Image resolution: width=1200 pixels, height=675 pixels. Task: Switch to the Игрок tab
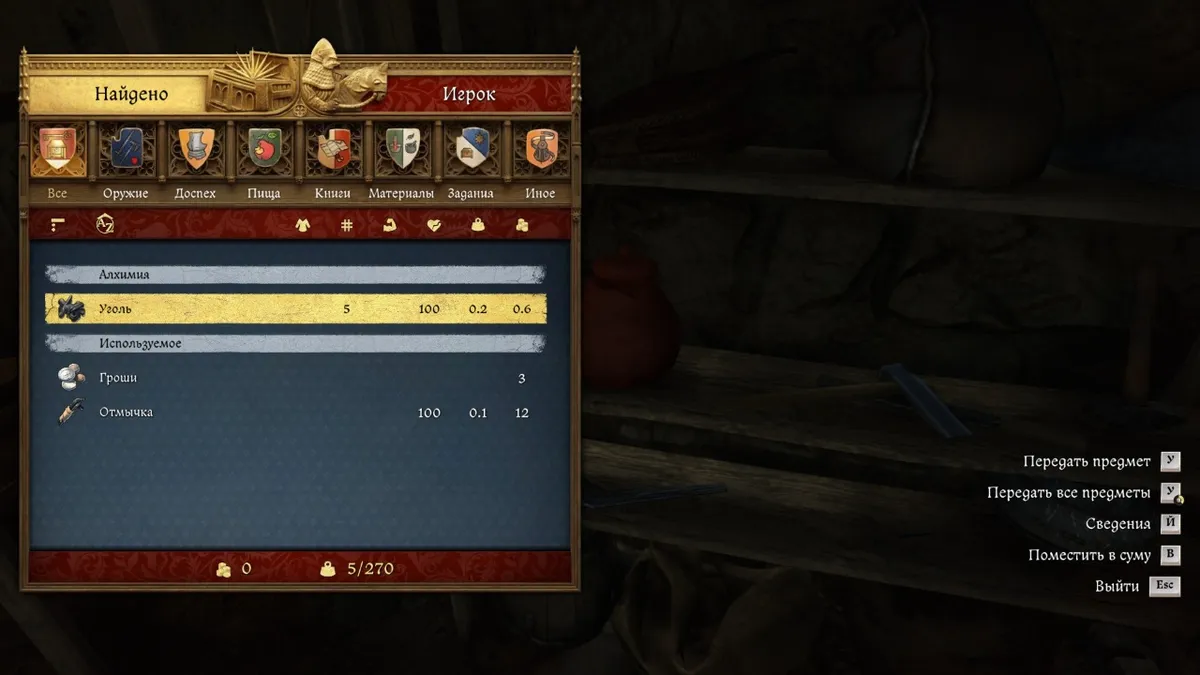469,95
